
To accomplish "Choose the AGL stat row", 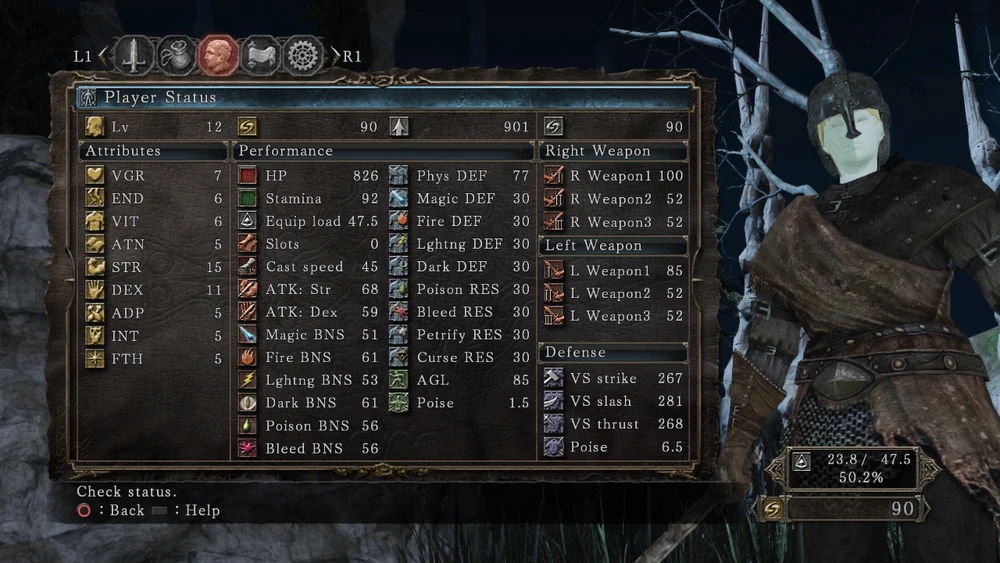I will [459, 380].
